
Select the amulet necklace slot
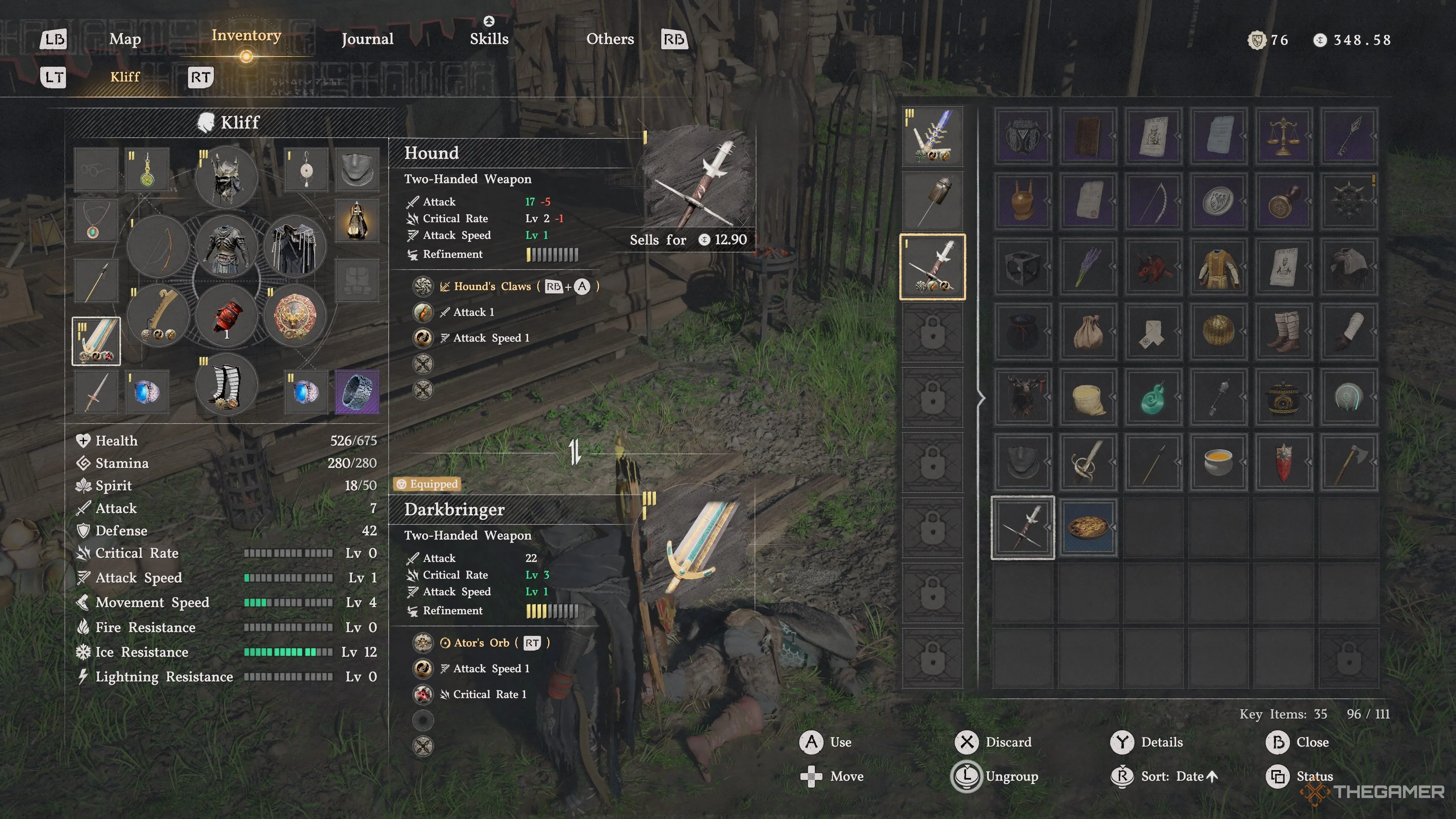(x=95, y=220)
